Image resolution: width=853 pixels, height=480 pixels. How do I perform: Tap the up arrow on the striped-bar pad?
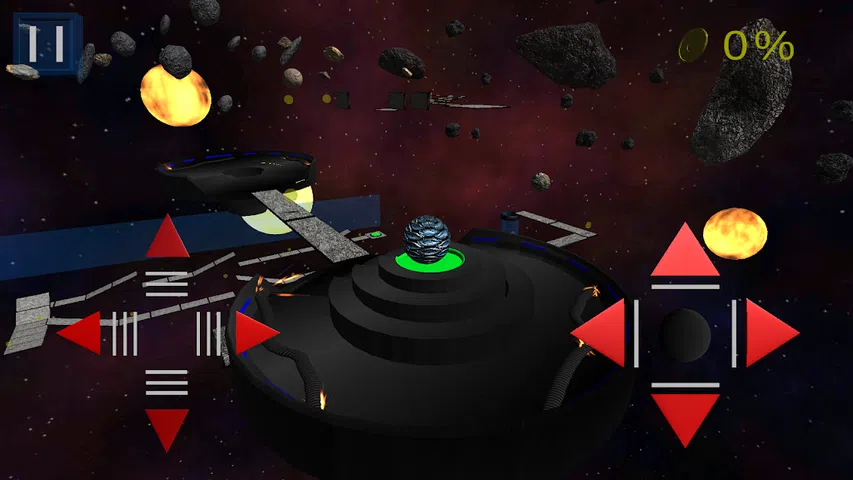(167, 240)
